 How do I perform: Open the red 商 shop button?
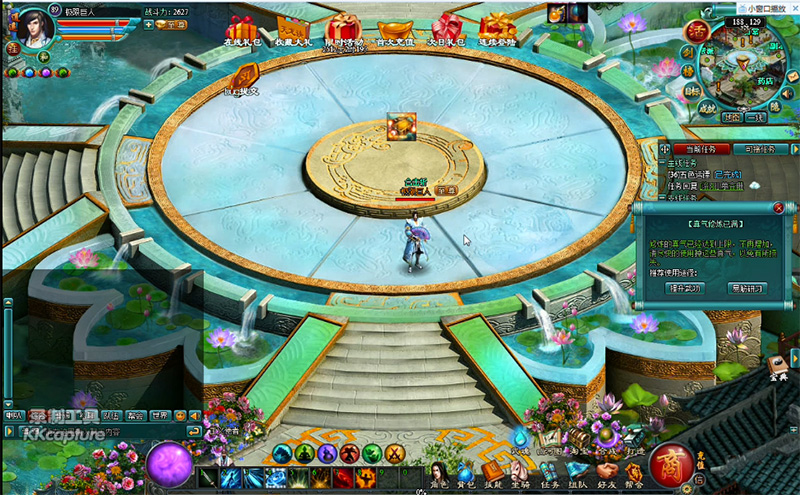click(x=670, y=465)
